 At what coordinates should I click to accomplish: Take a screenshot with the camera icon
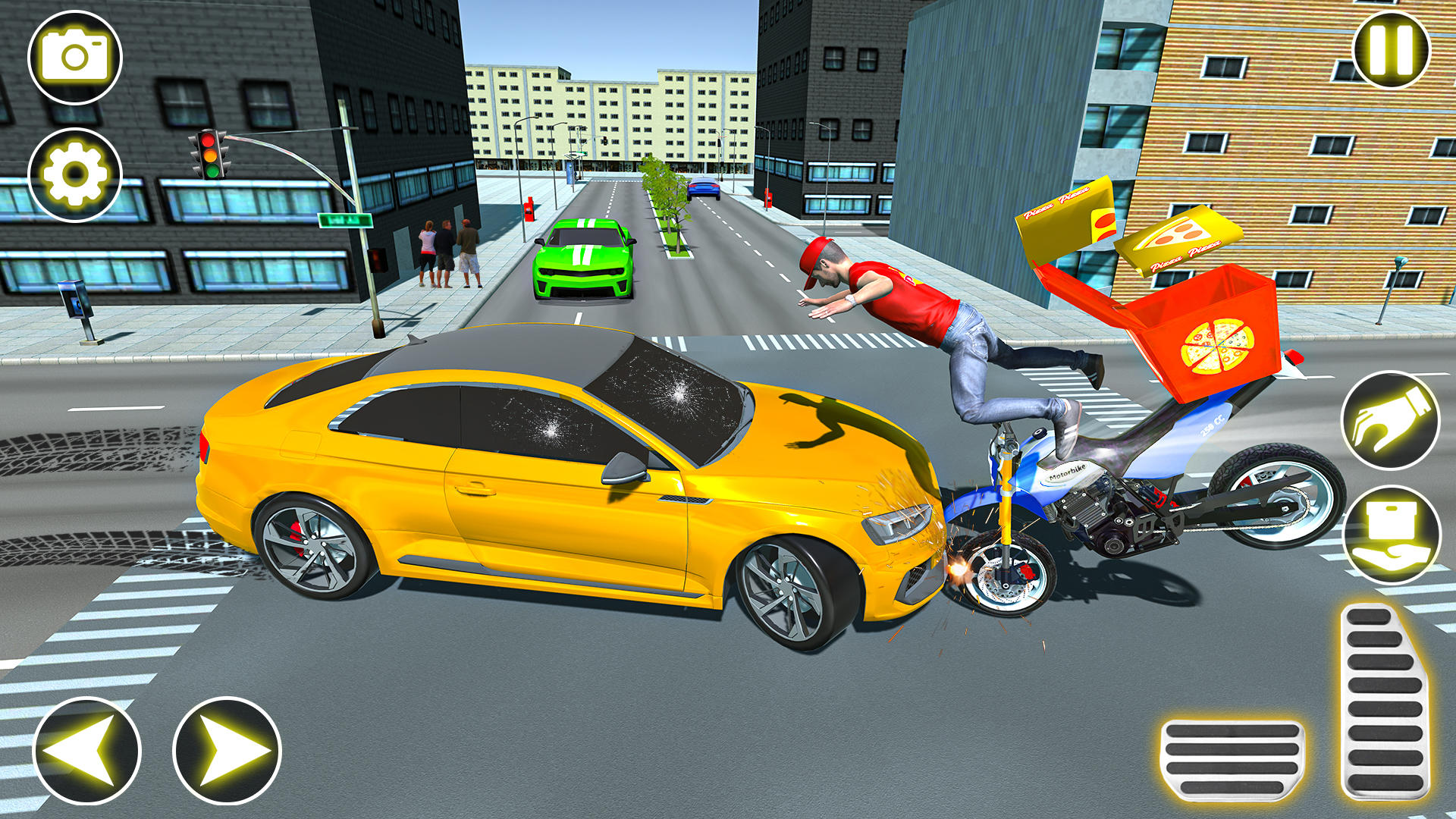(76, 55)
